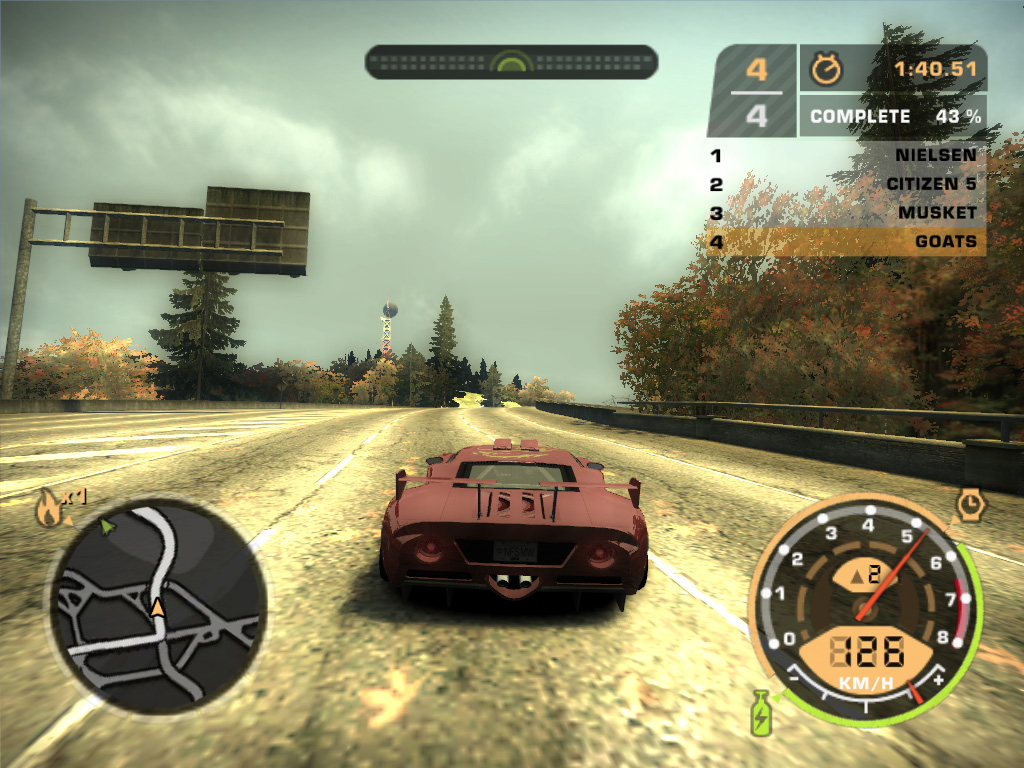Select the highlighted GOATS player row

click(x=846, y=241)
